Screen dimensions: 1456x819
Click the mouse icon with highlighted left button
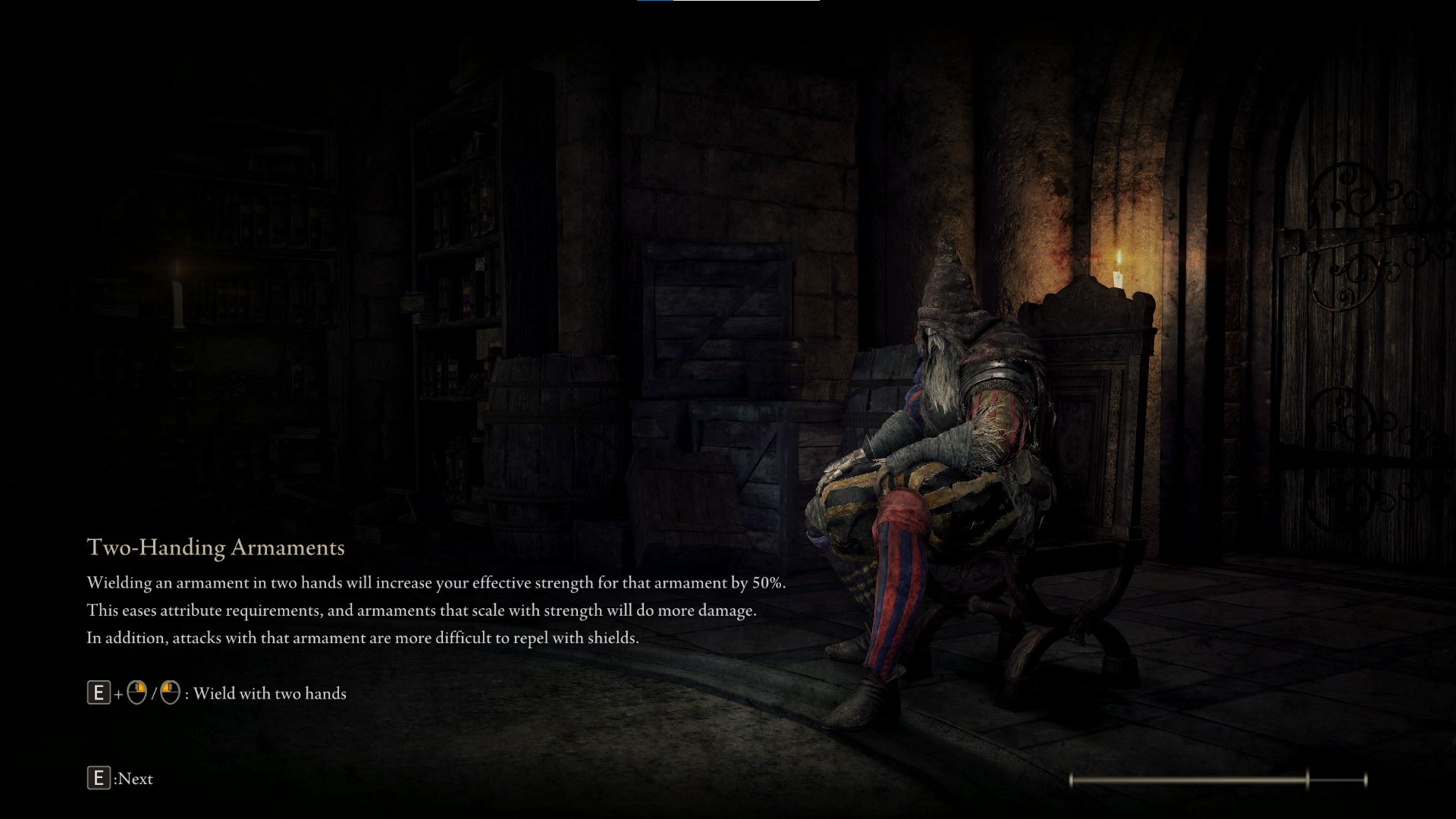171,692
